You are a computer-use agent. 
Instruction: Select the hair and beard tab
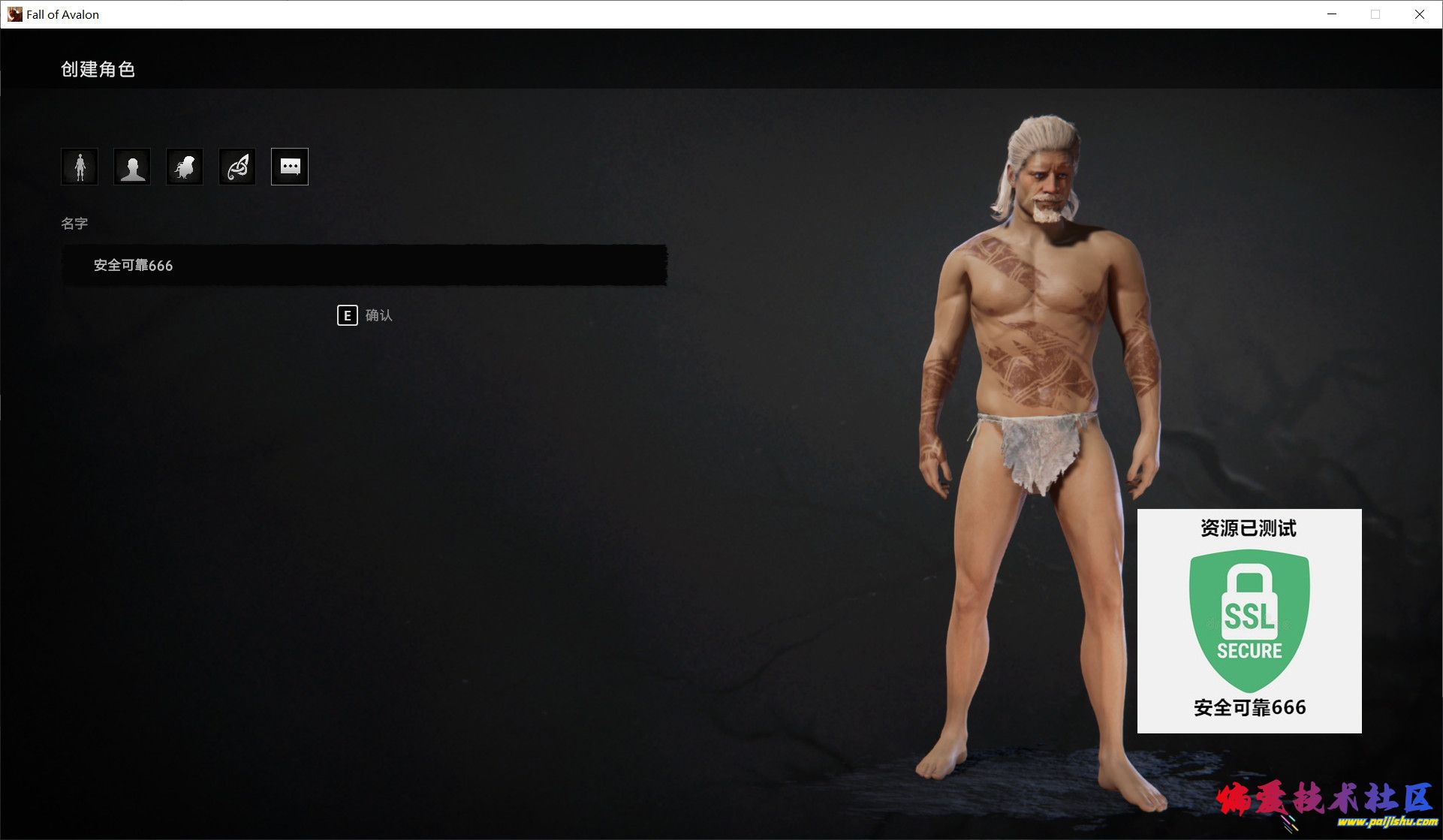185,167
